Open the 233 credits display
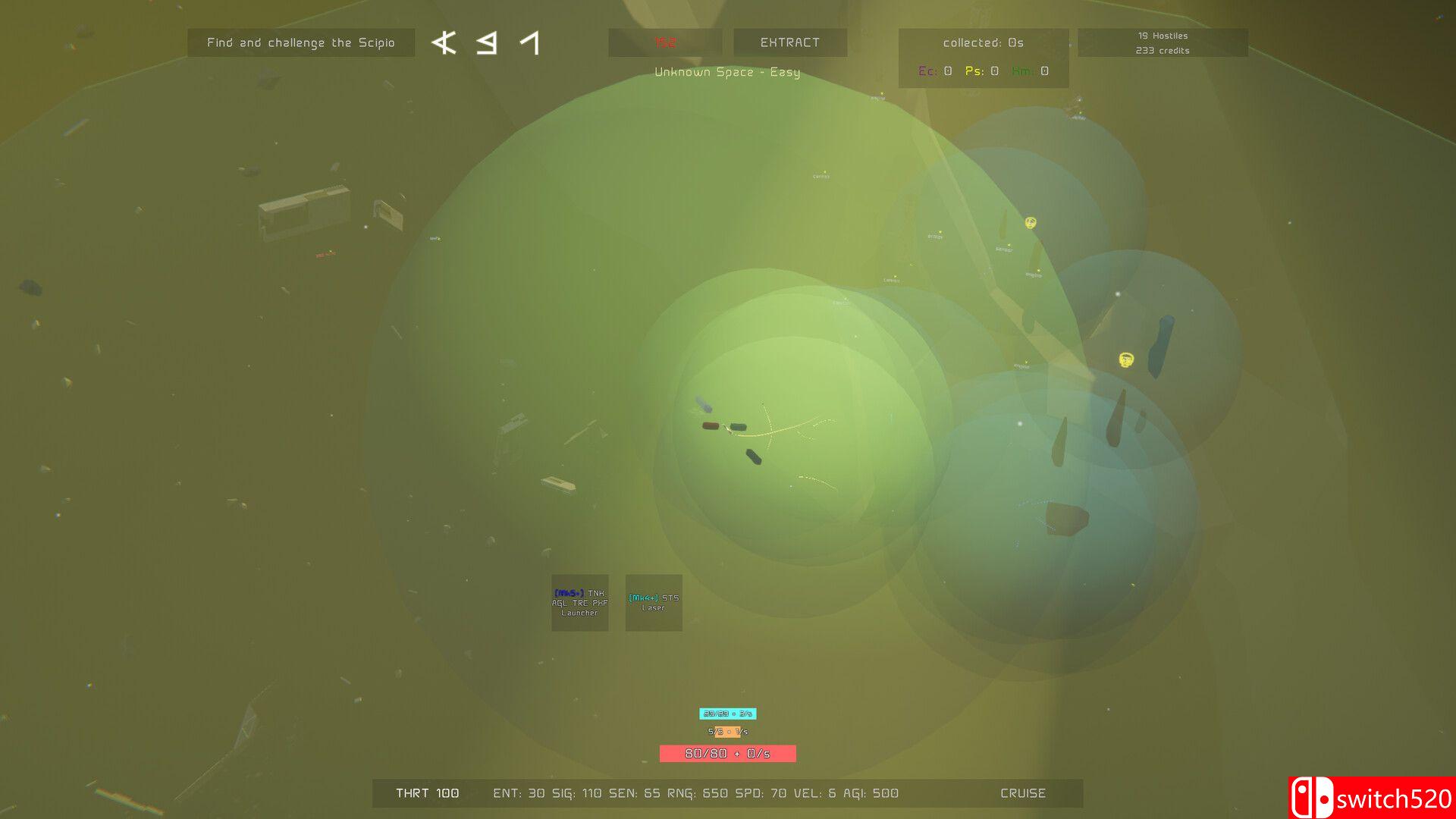Viewport: 1456px width, 819px height. click(x=1162, y=50)
